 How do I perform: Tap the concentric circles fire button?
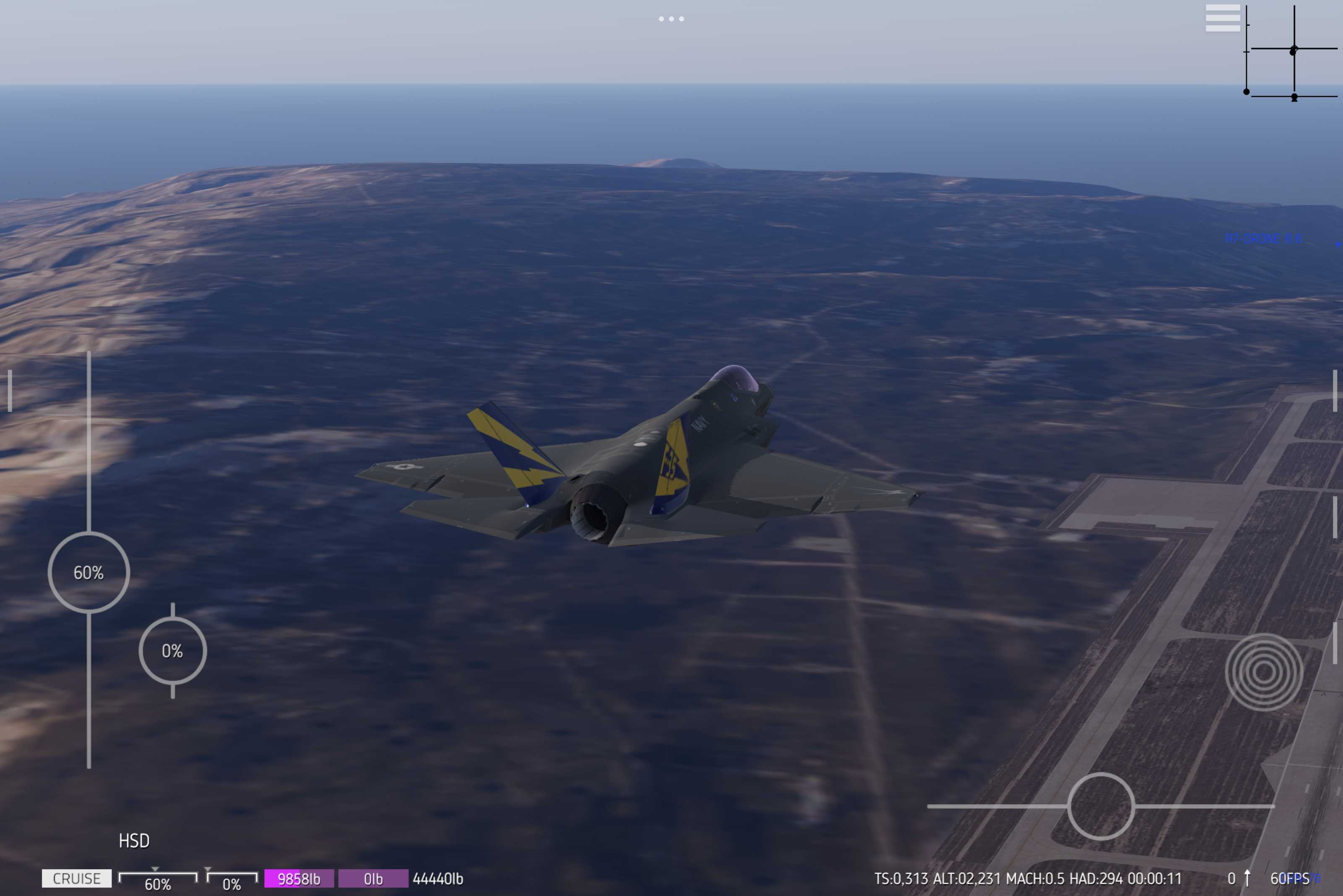pyautogui.click(x=1264, y=672)
